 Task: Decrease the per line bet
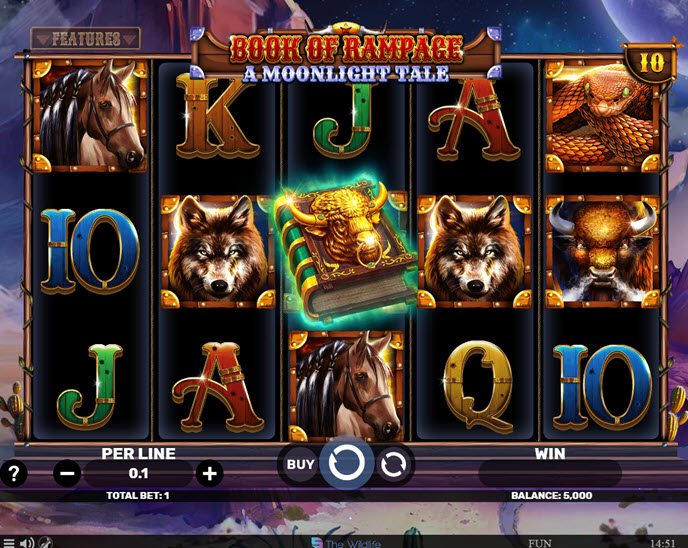(x=67, y=473)
